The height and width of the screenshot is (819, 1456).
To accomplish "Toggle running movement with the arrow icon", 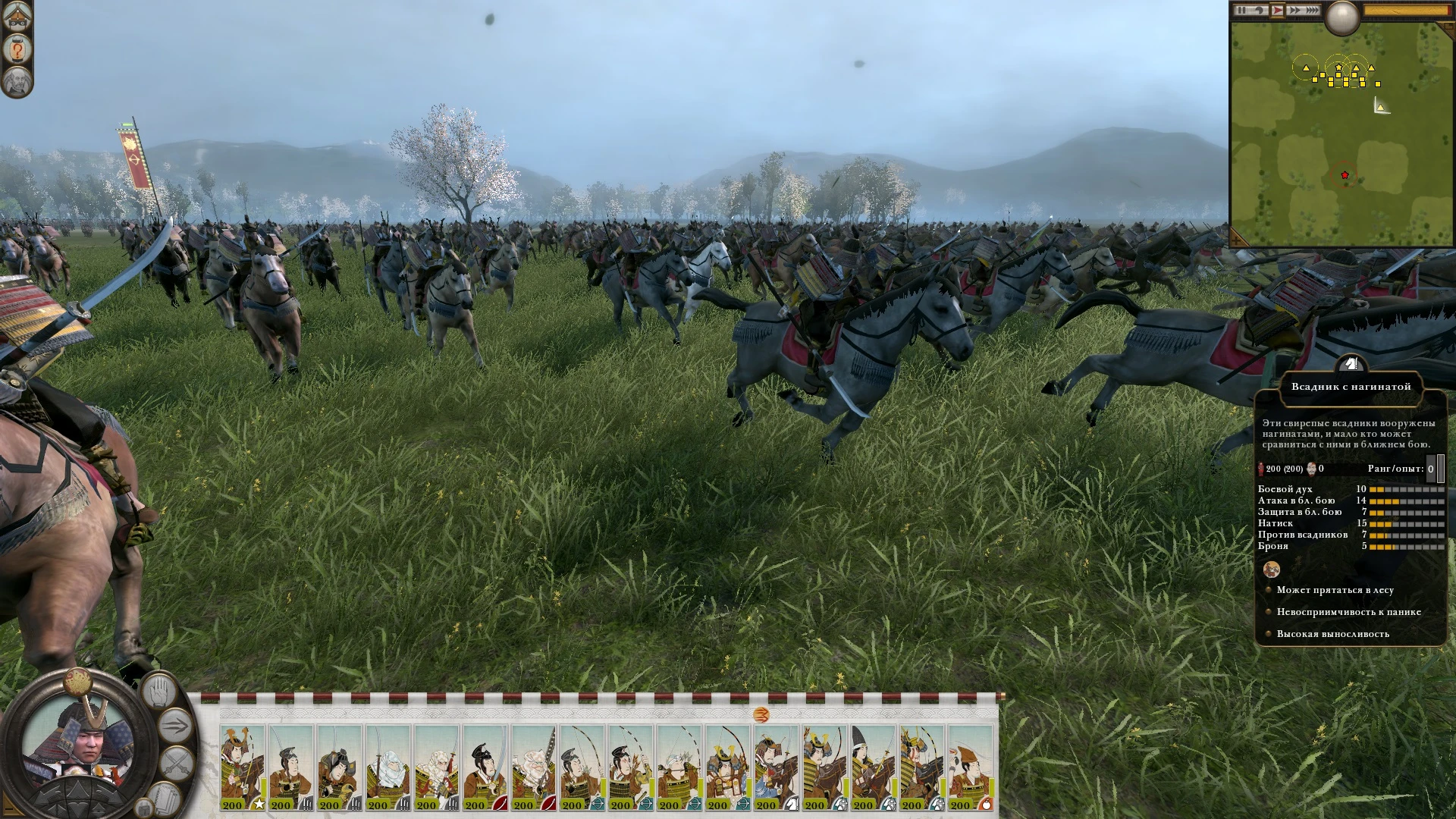I will tap(176, 725).
